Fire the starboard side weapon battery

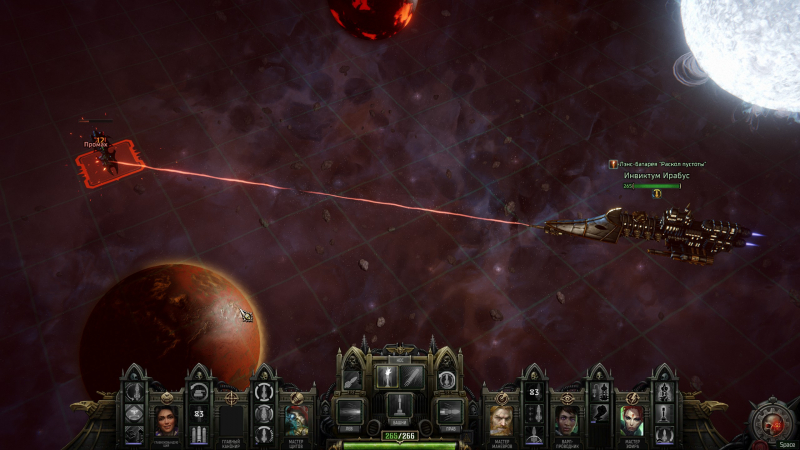[449, 410]
